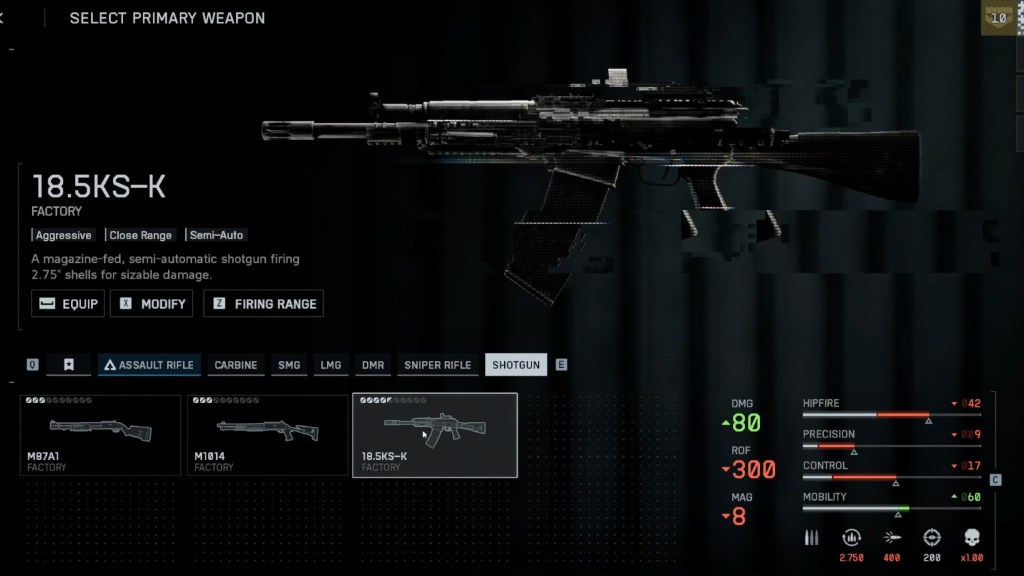View the Sniper Rifle category

[x=437, y=365]
